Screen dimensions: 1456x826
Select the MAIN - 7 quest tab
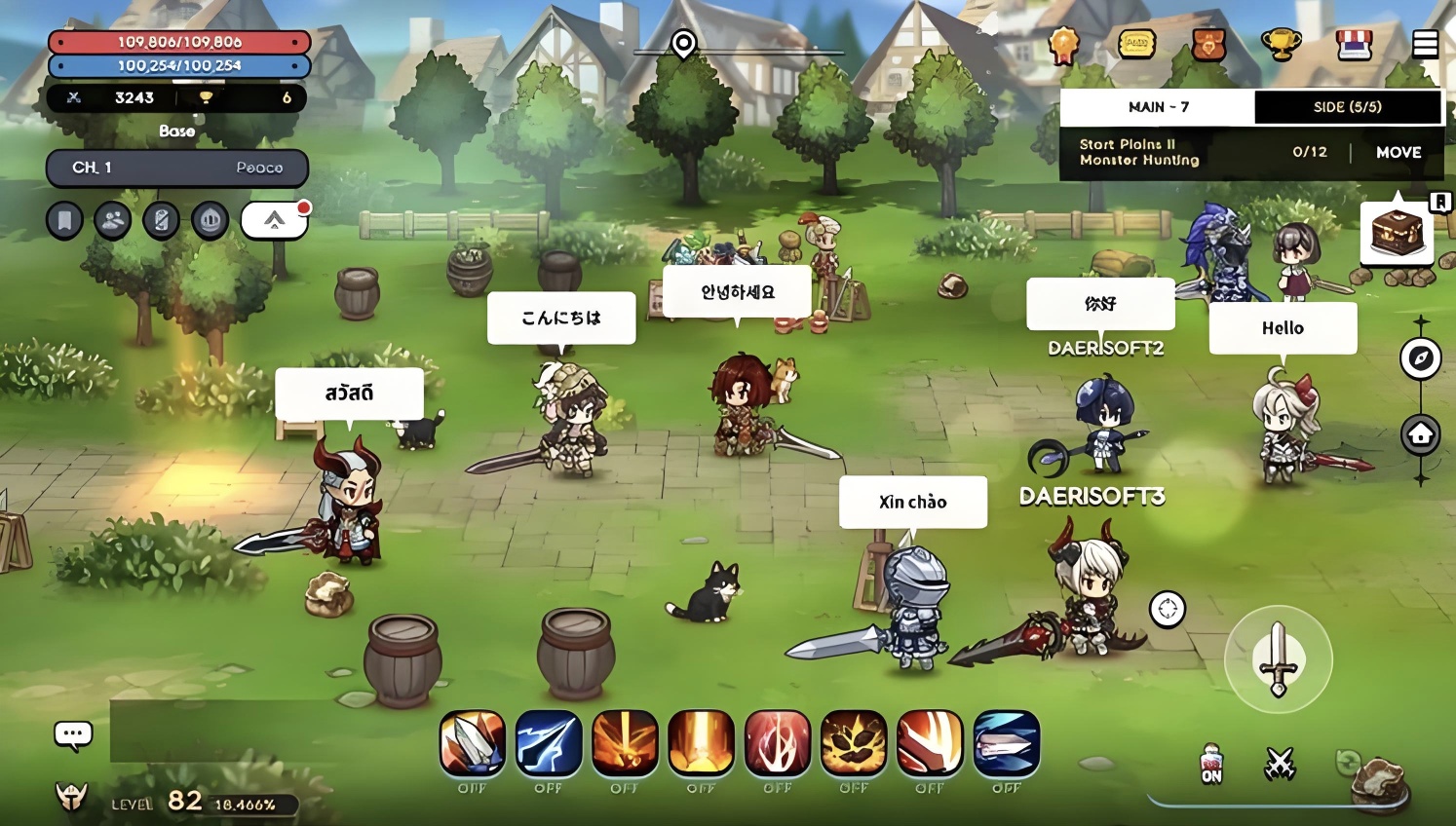1158,107
